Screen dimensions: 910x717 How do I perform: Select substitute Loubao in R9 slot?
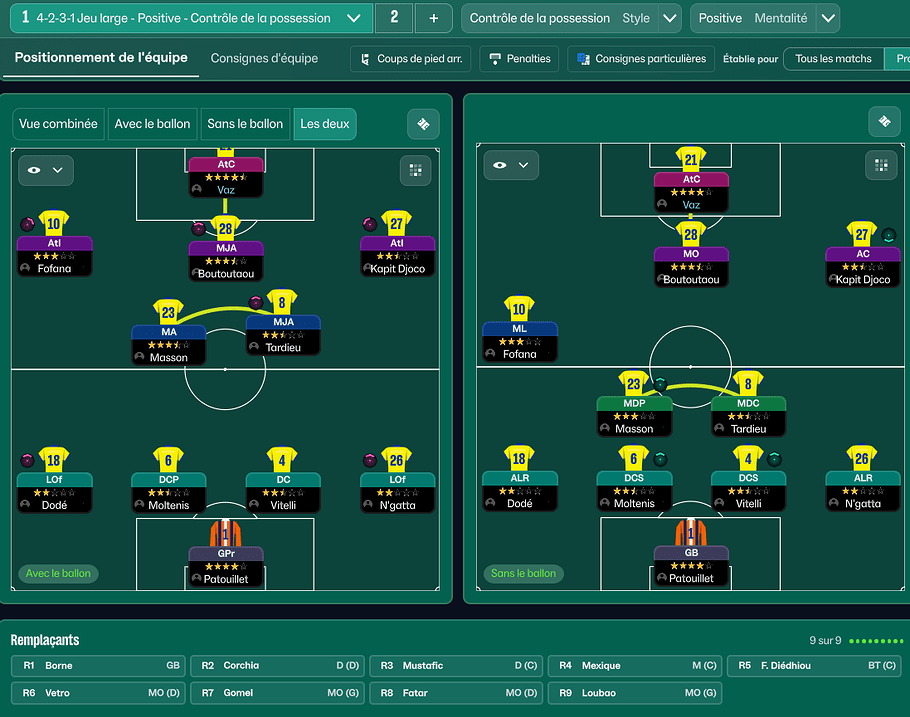click(x=634, y=692)
